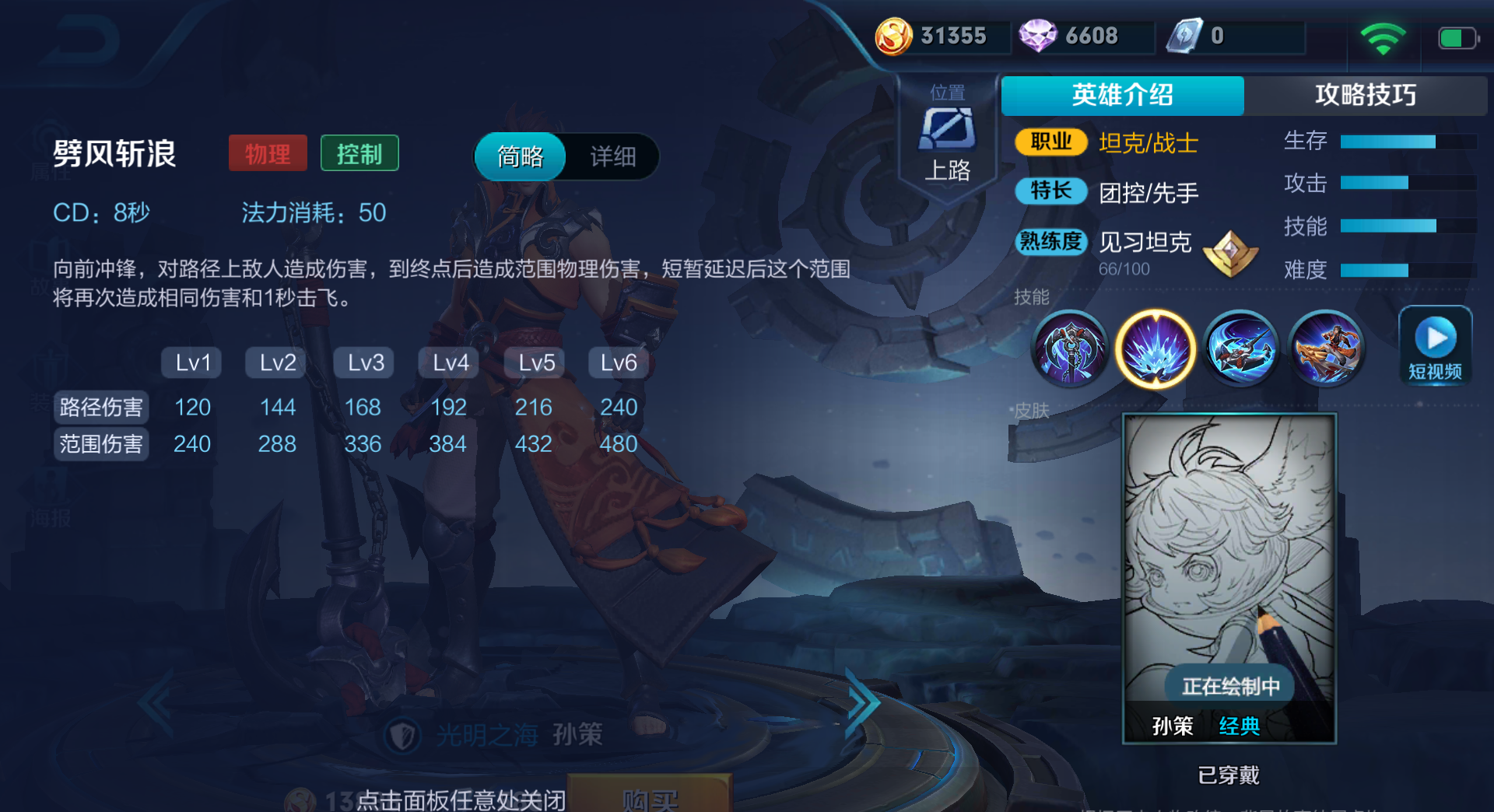
Task: Switch to the 攻略技巧 tab
Action: pyautogui.click(x=1367, y=95)
